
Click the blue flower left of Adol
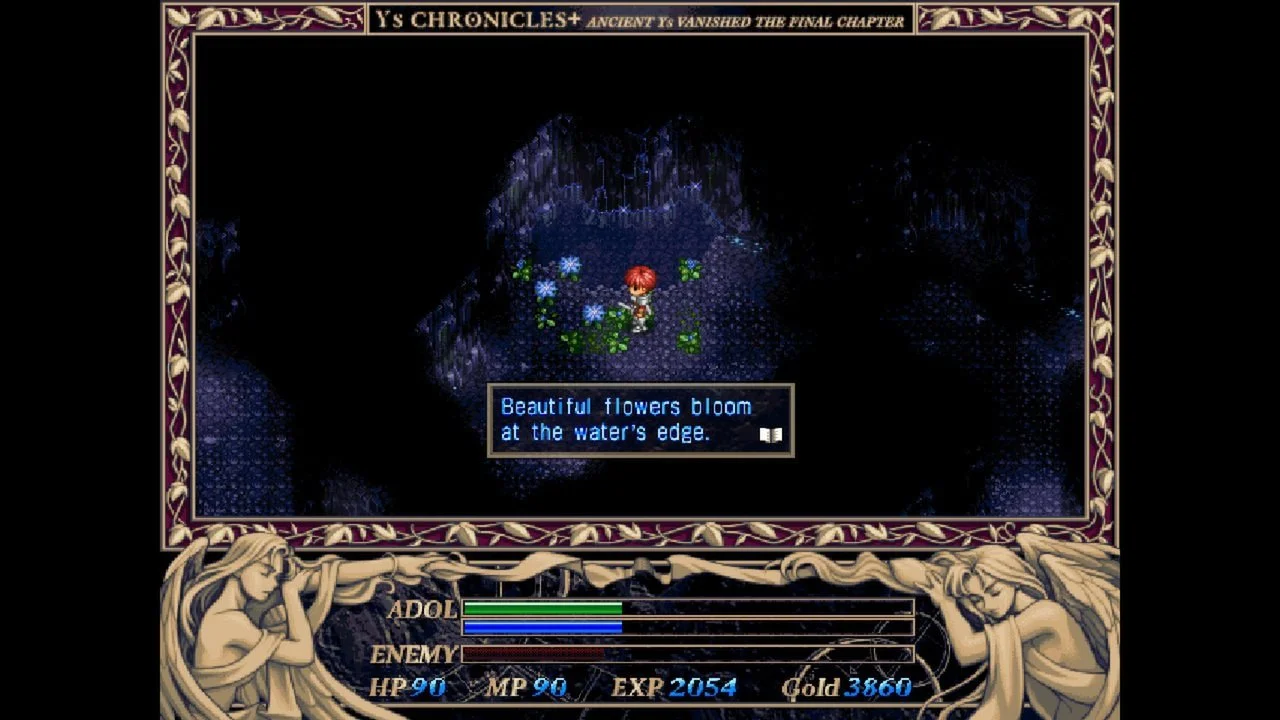click(x=545, y=288)
